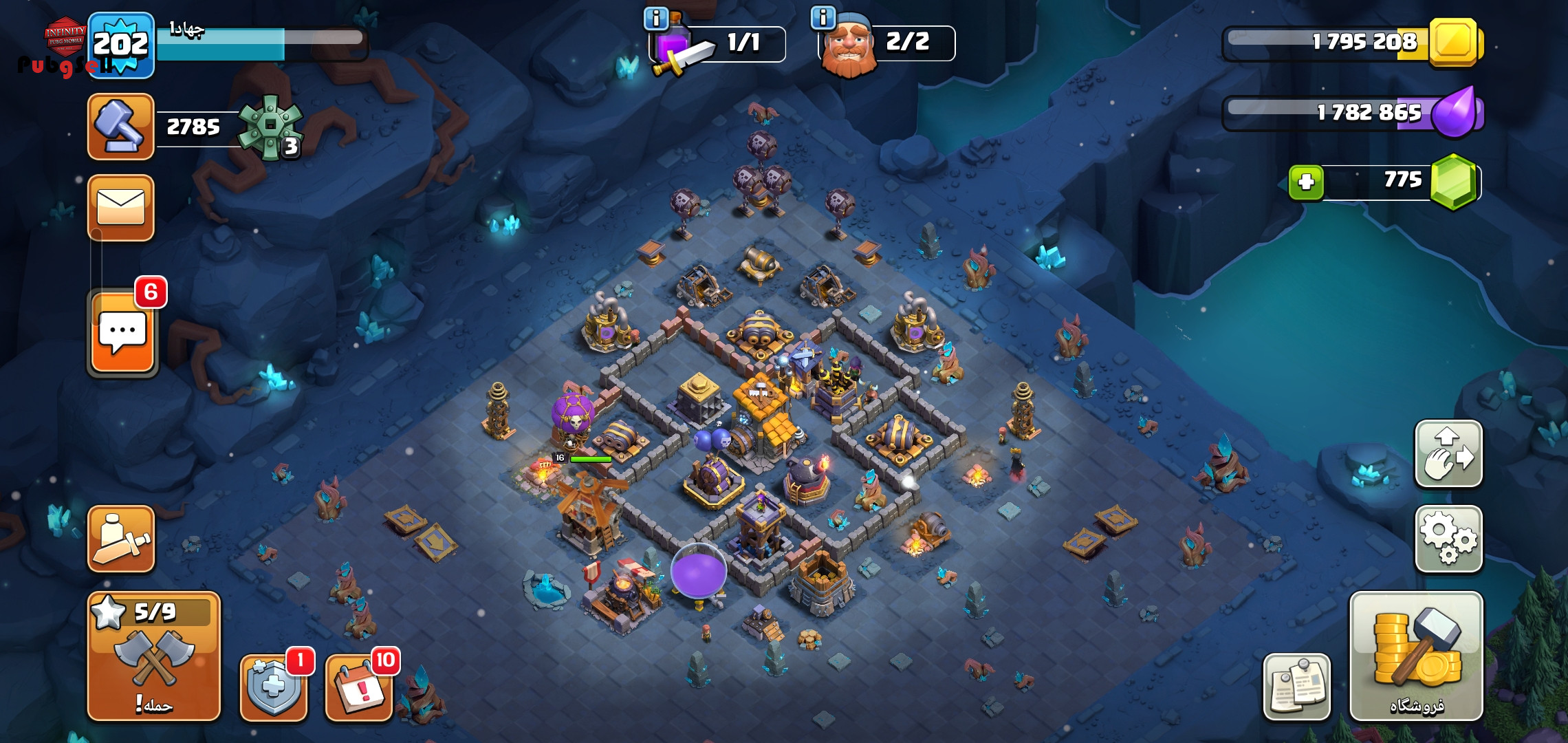Open the mail envelope inbox
Image resolution: width=1568 pixels, height=743 pixels.
[x=121, y=208]
